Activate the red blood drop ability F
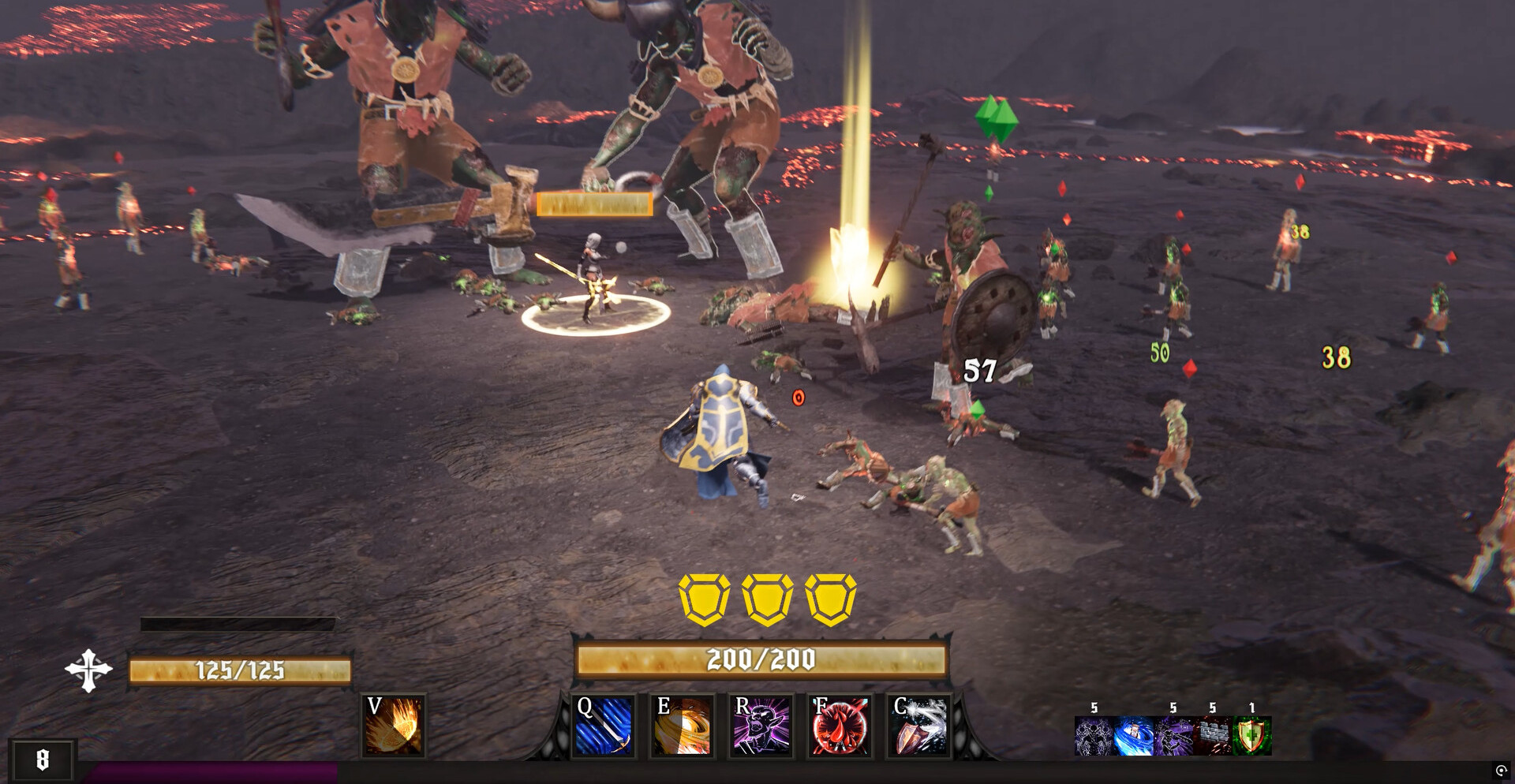 coord(840,726)
